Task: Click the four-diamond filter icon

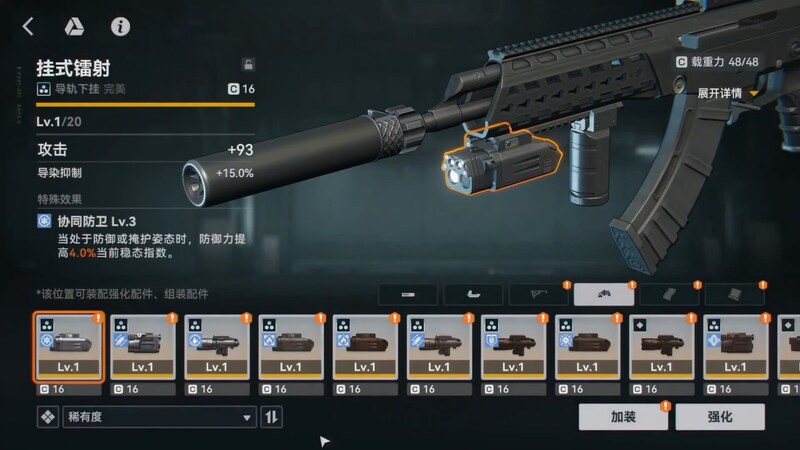Action: pos(47,417)
